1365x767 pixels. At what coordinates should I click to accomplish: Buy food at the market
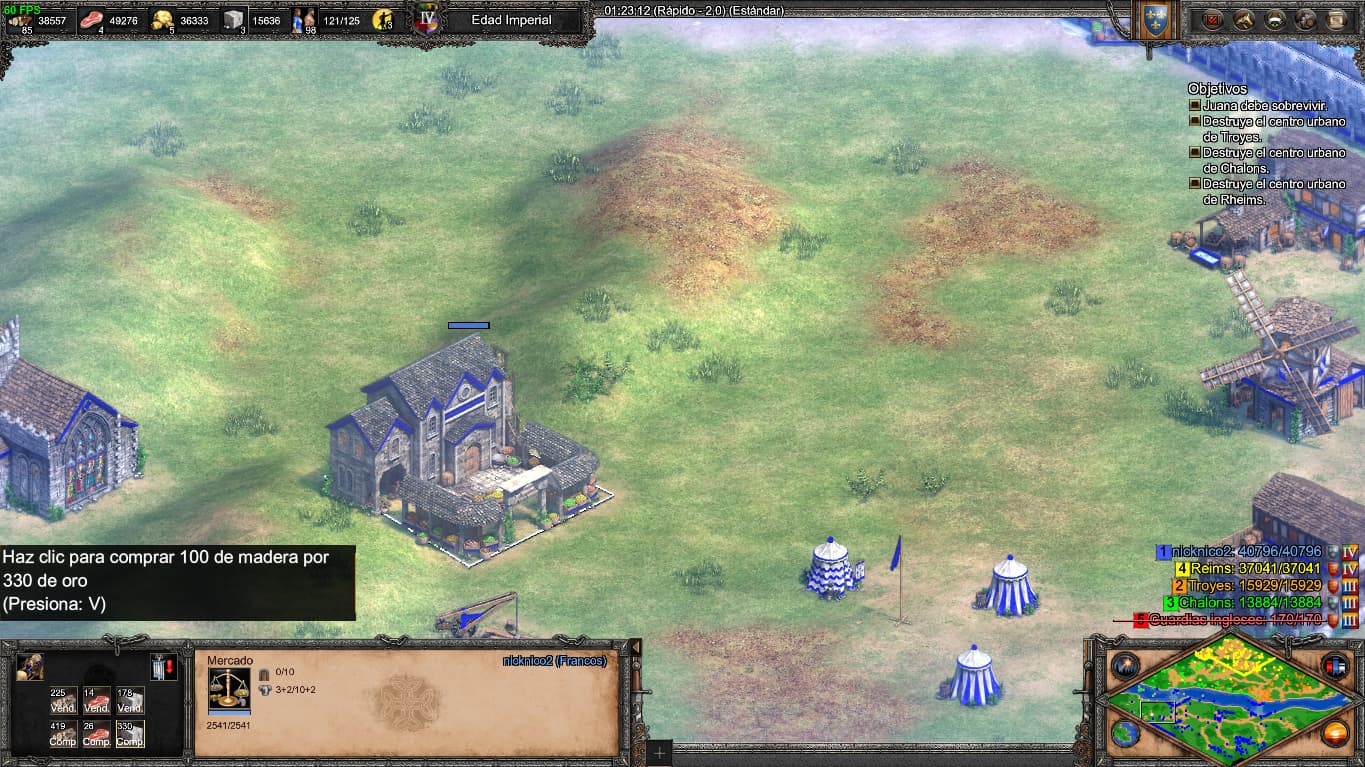(97, 734)
